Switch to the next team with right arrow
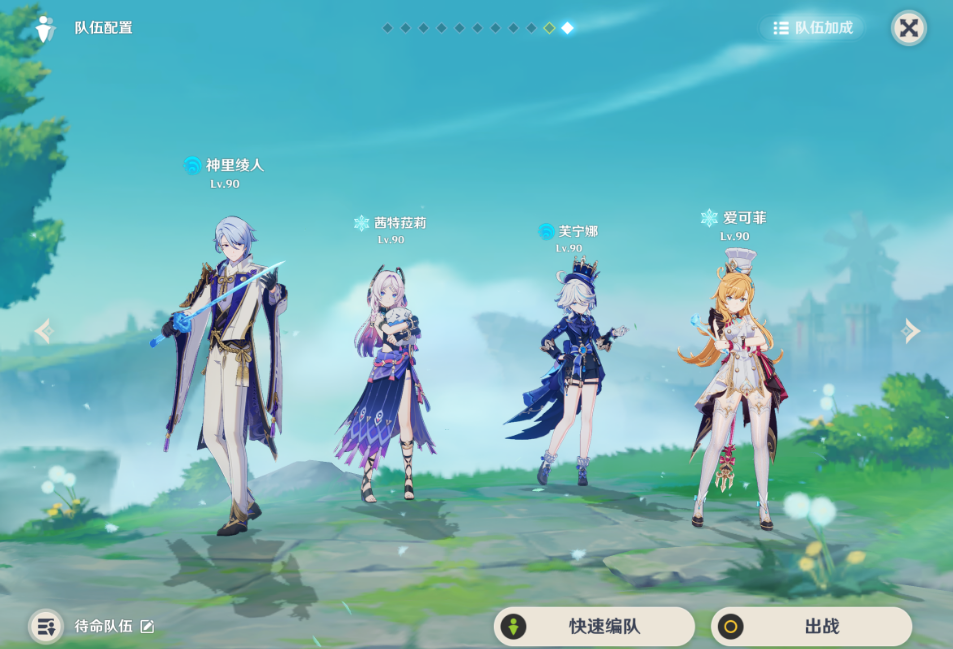Image resolution: width=953 pixels, height=649 pixels. click(x=909, y=331)
